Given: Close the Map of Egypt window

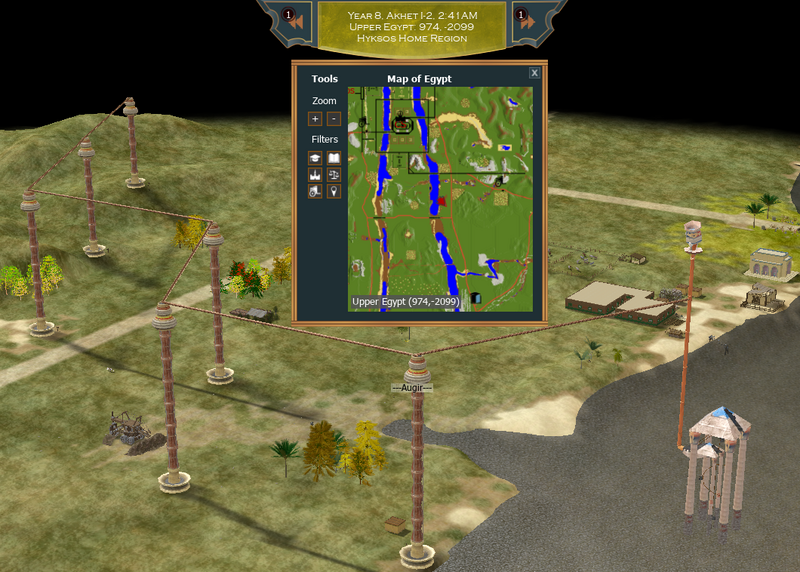Looking at the screenshot, I should [x=535, y=73].
